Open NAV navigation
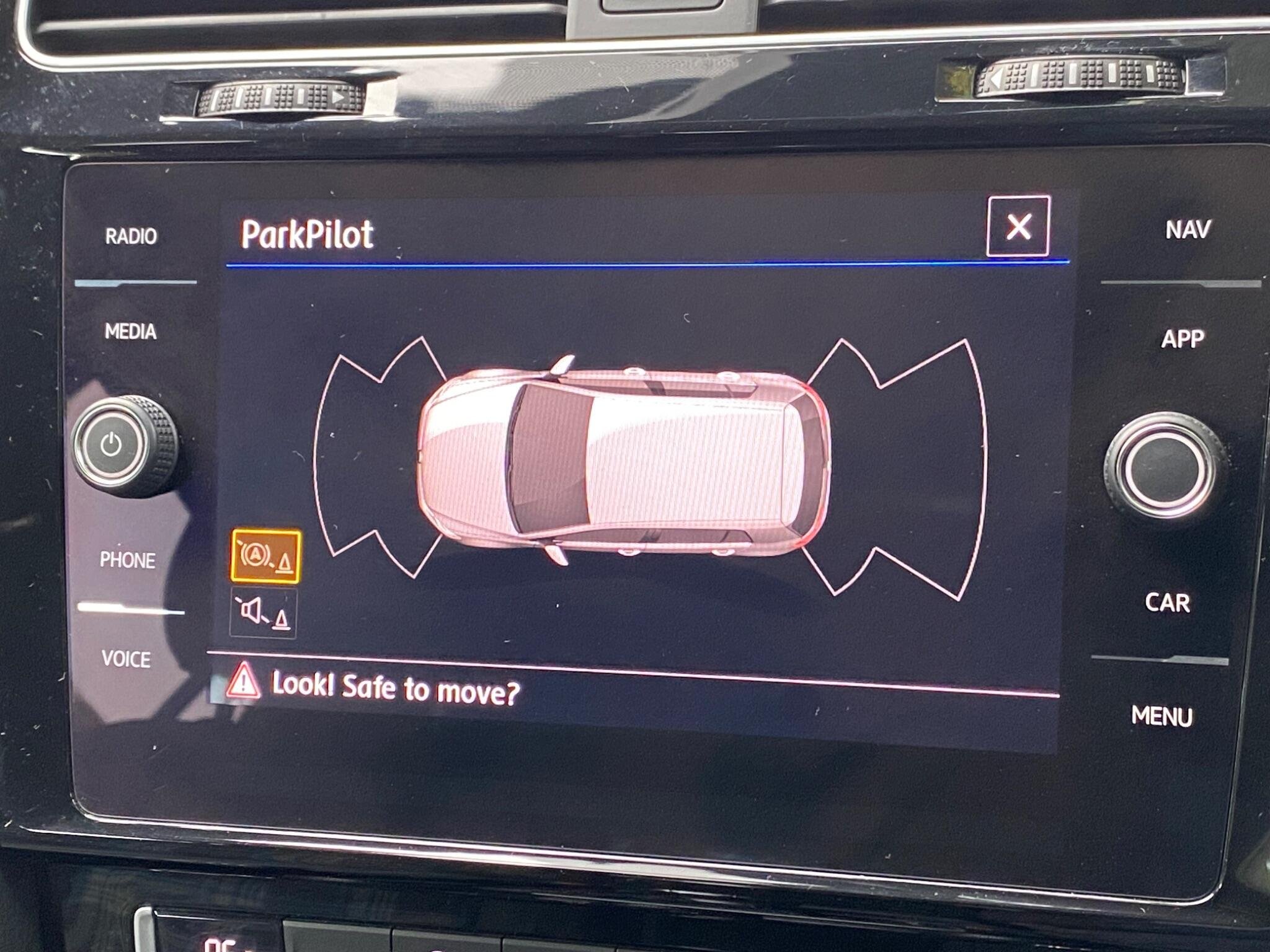The height and width of the screenshot is (952, 1270). [1188, 230]
